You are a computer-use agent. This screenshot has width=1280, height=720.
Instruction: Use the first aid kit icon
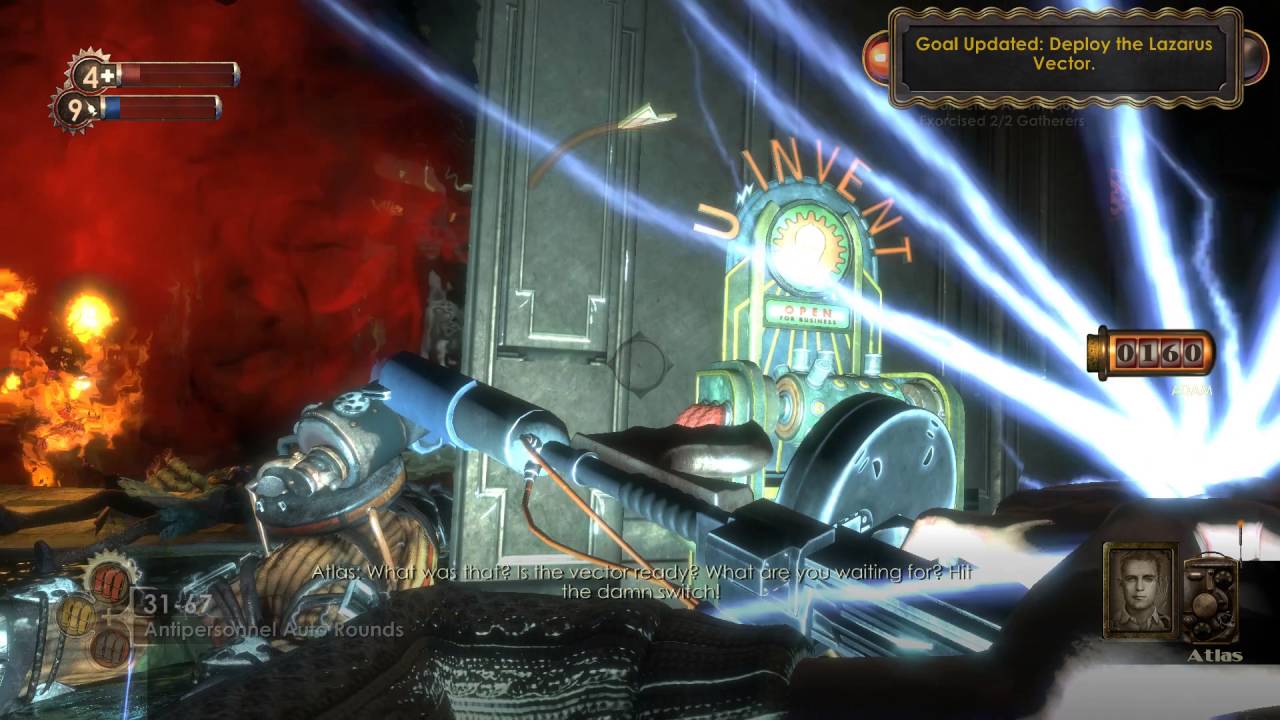[x=93, y=75]
